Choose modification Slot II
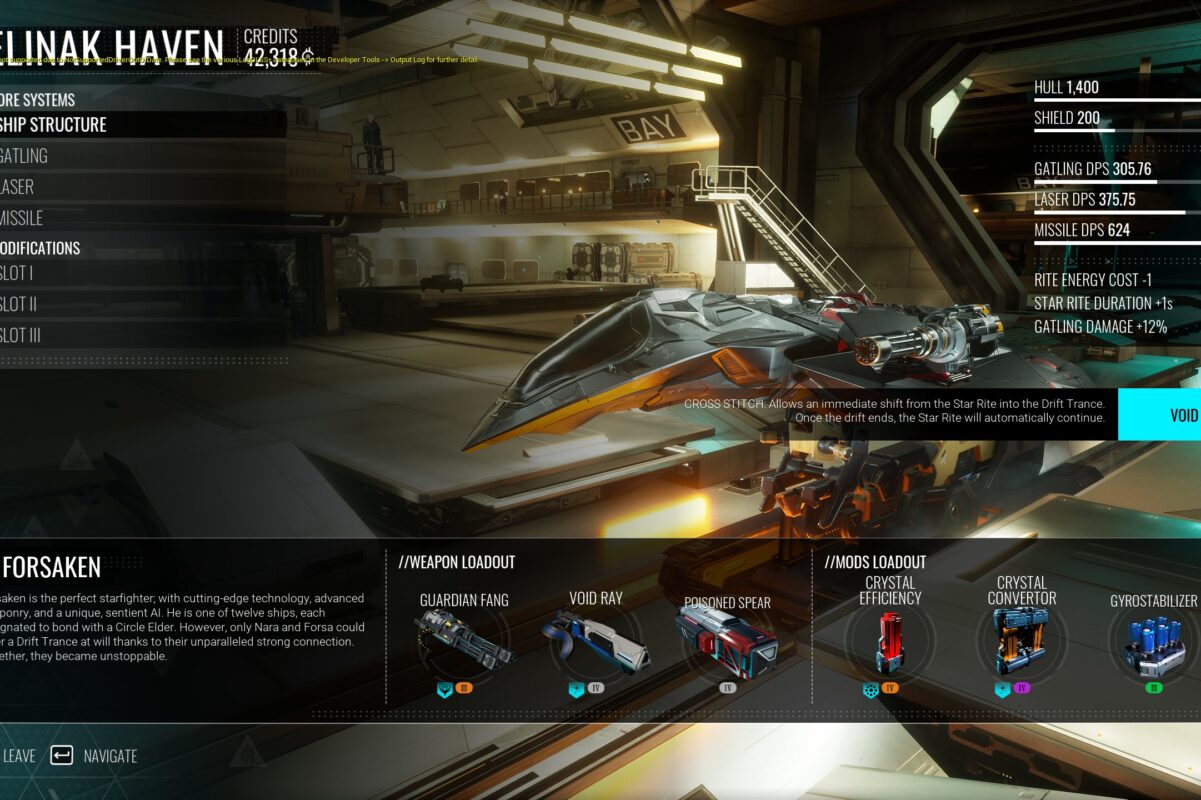The width and height of the screenshot is (1201, 800). [19, 304]
